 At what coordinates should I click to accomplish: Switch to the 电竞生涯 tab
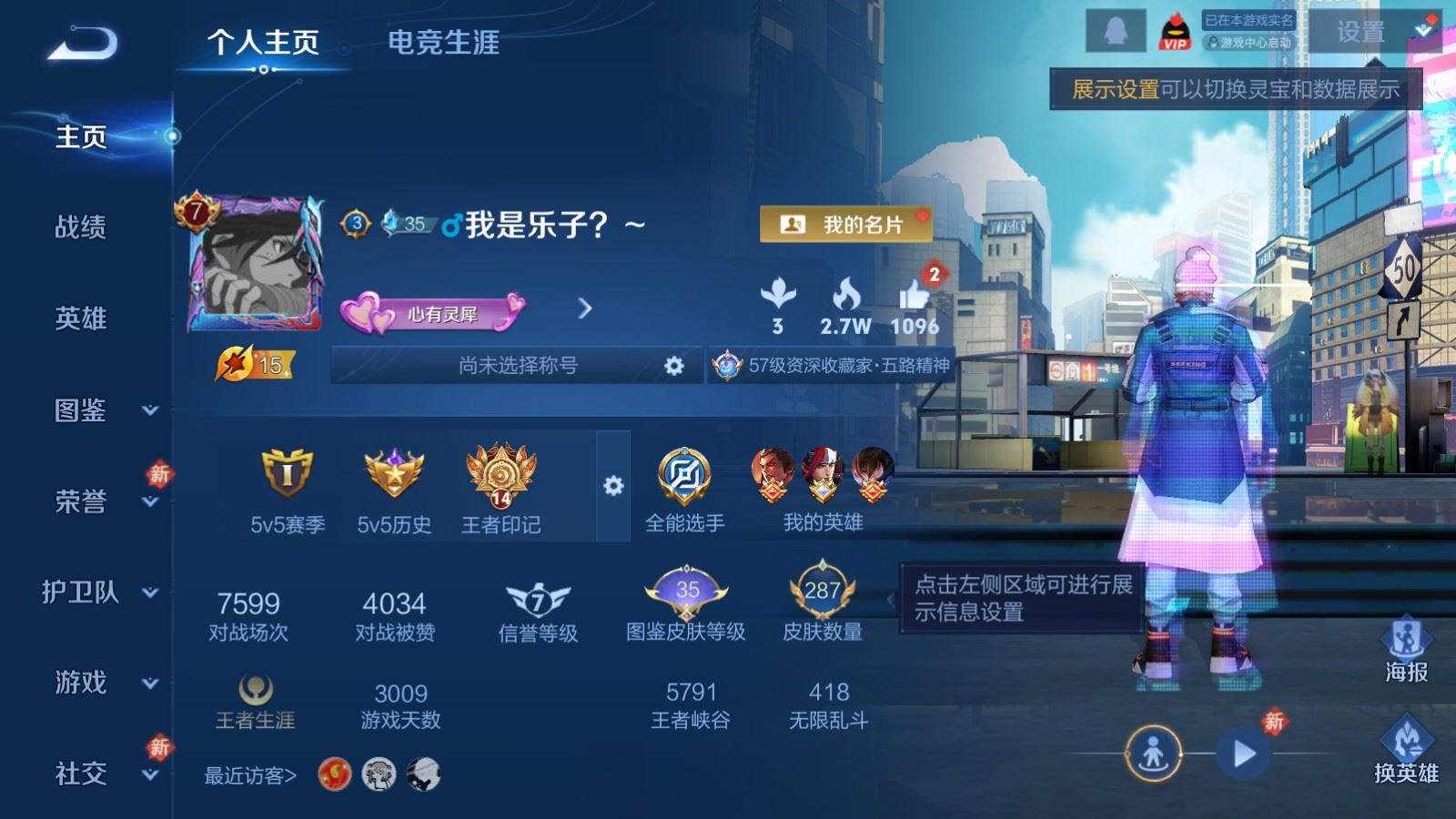(444, 41)
